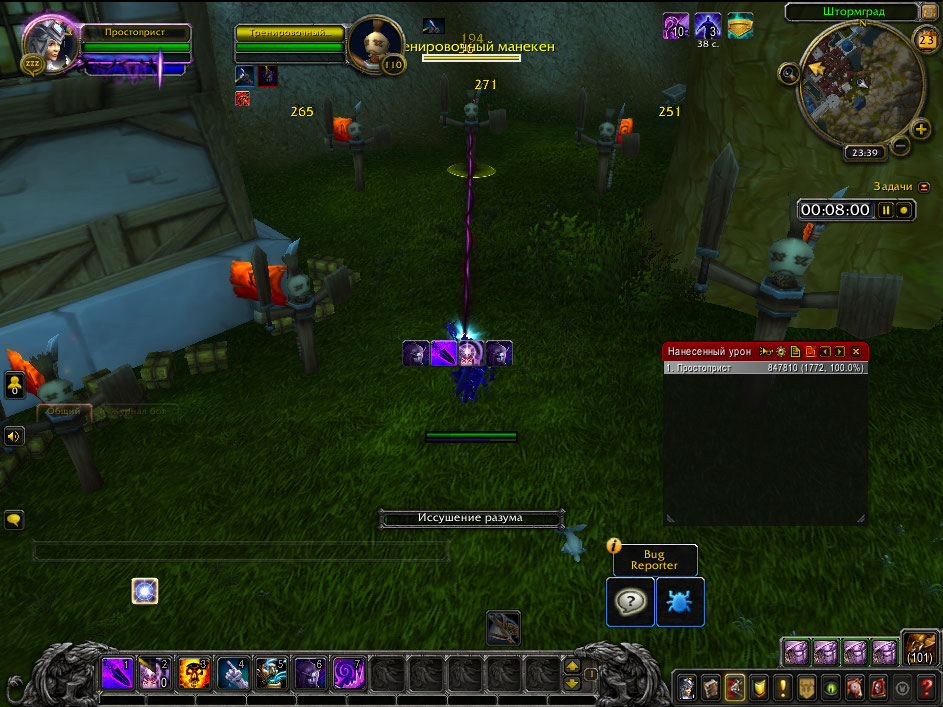Screen dimensions: 943x707
Task: Collapse the Задачи objectives tracker
Action: (x=923, y=186)
